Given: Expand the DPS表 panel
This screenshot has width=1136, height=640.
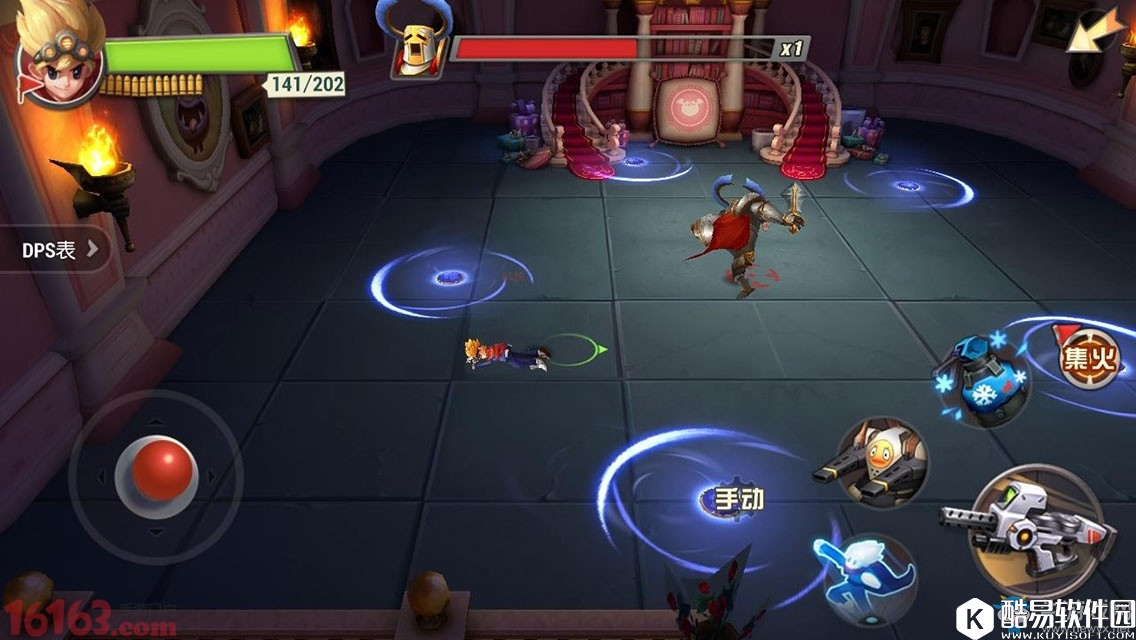Looking at the screenshot, I should tap(55, 250).
